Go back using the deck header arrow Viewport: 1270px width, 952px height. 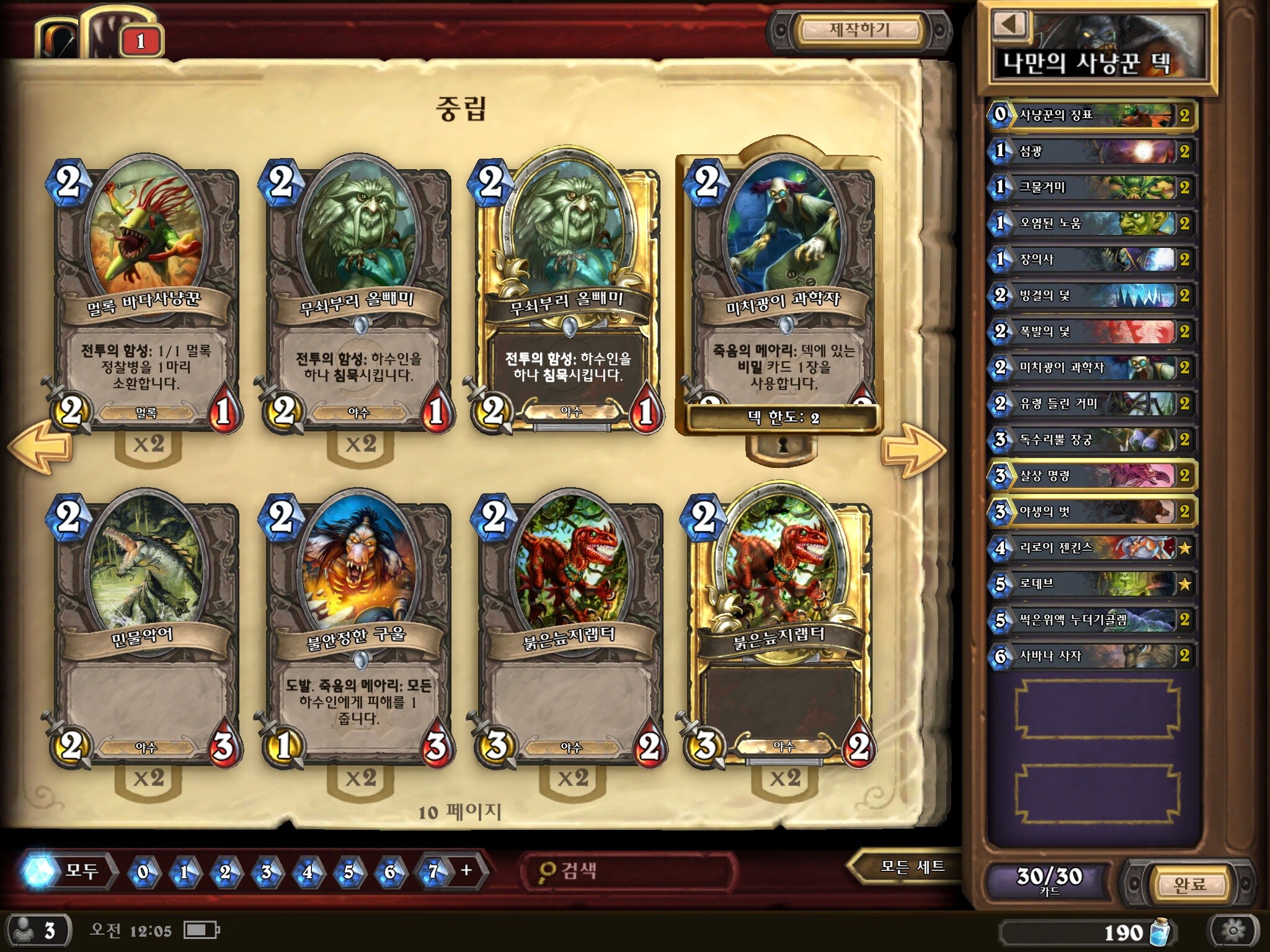[x=1010, y=25]
